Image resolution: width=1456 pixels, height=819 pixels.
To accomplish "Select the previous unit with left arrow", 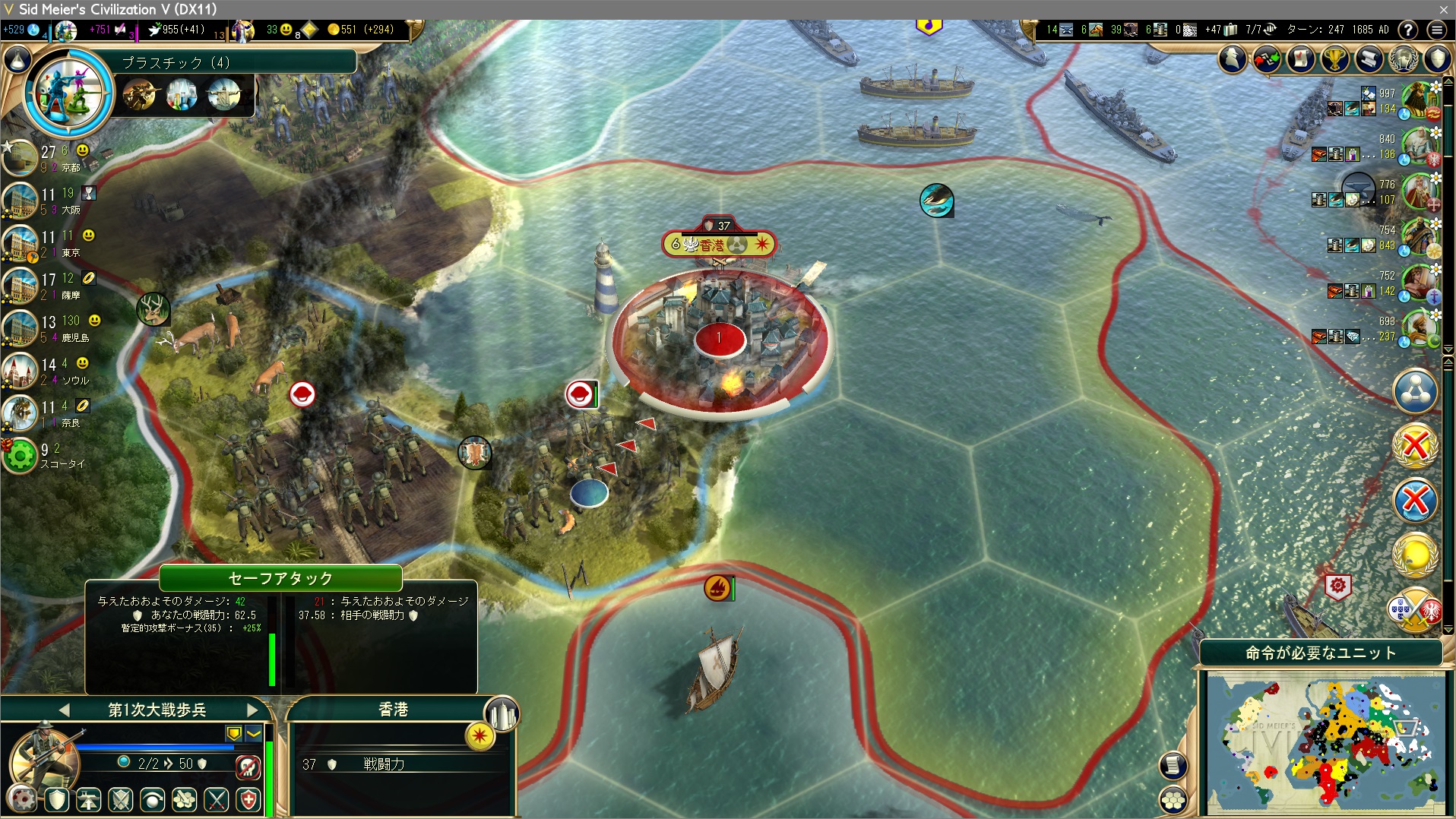I will pyautogui.click(x=64, y=710).
